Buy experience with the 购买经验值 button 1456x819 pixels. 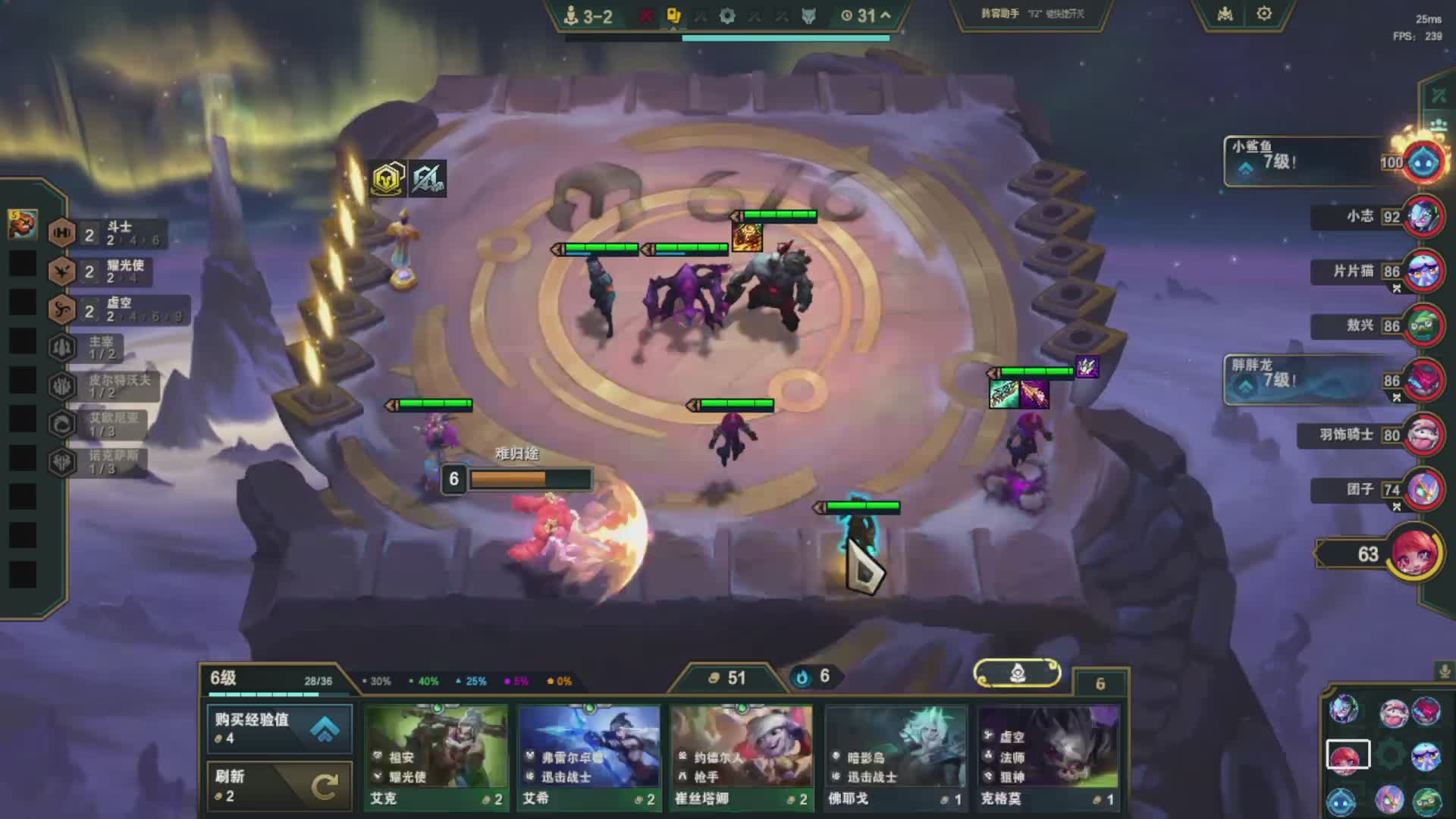(x=279, y=728)
